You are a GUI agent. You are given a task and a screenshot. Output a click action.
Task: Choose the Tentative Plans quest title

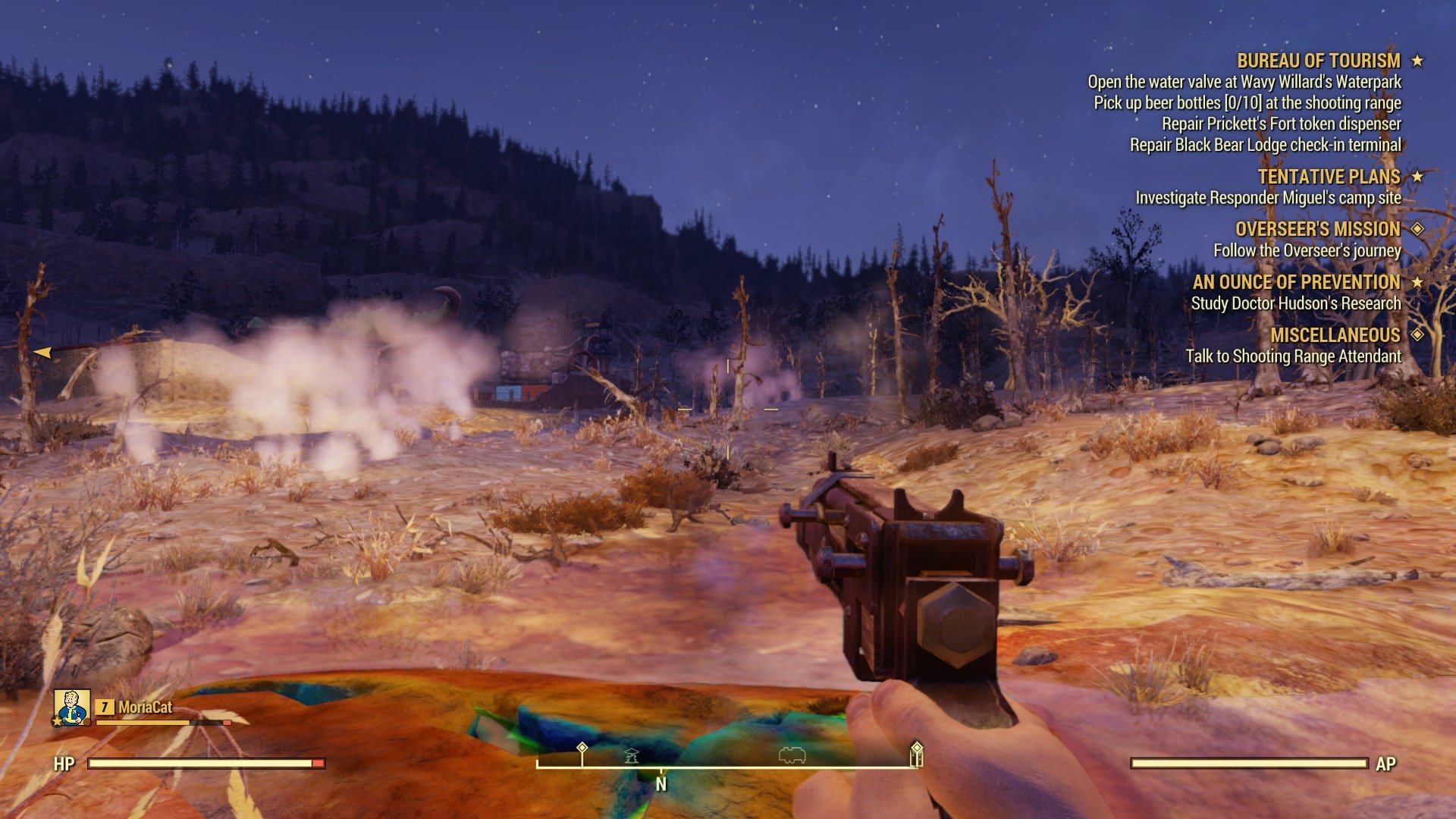(x=1329, y=177)
